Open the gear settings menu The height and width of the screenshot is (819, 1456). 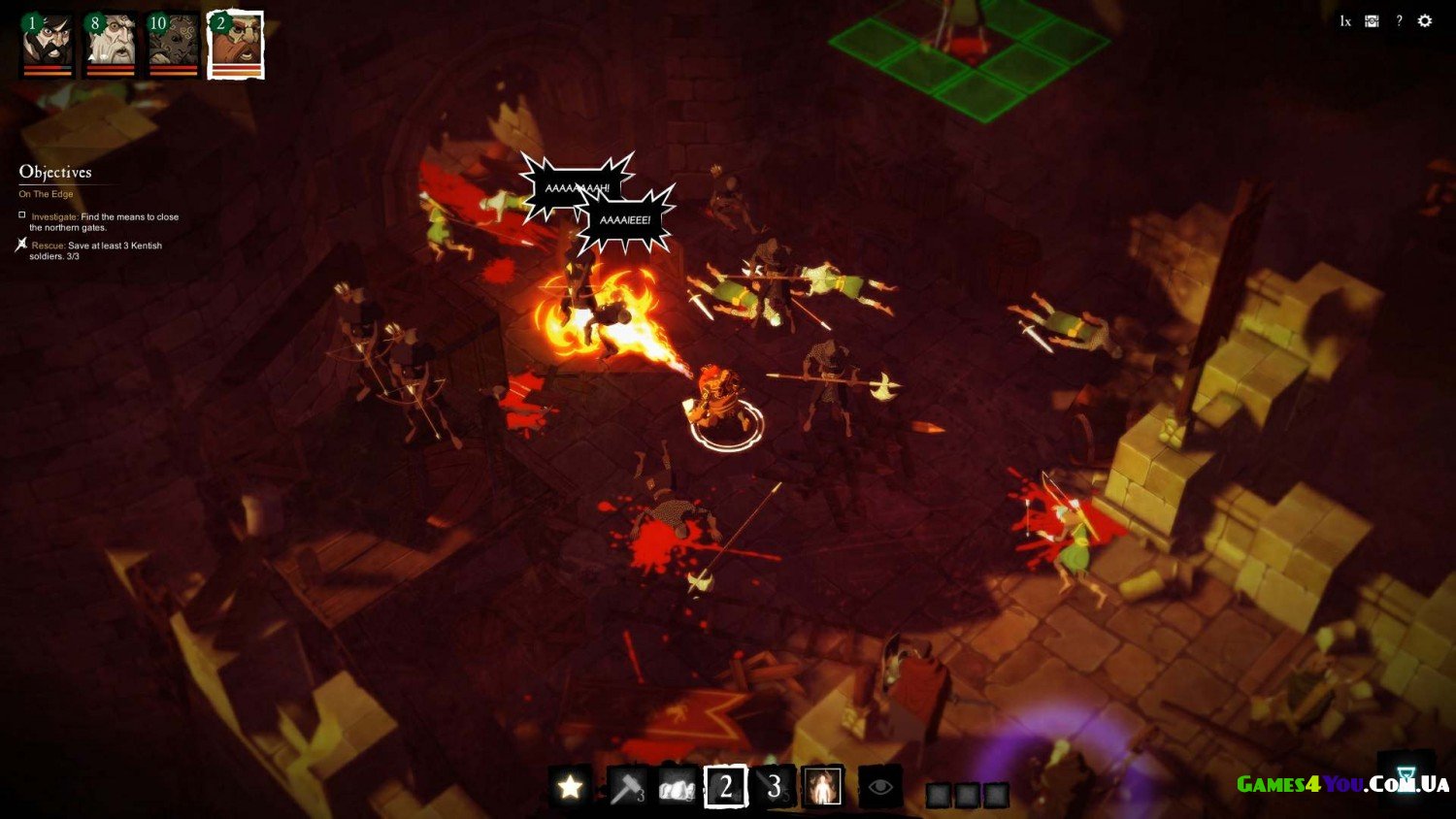1425,21
